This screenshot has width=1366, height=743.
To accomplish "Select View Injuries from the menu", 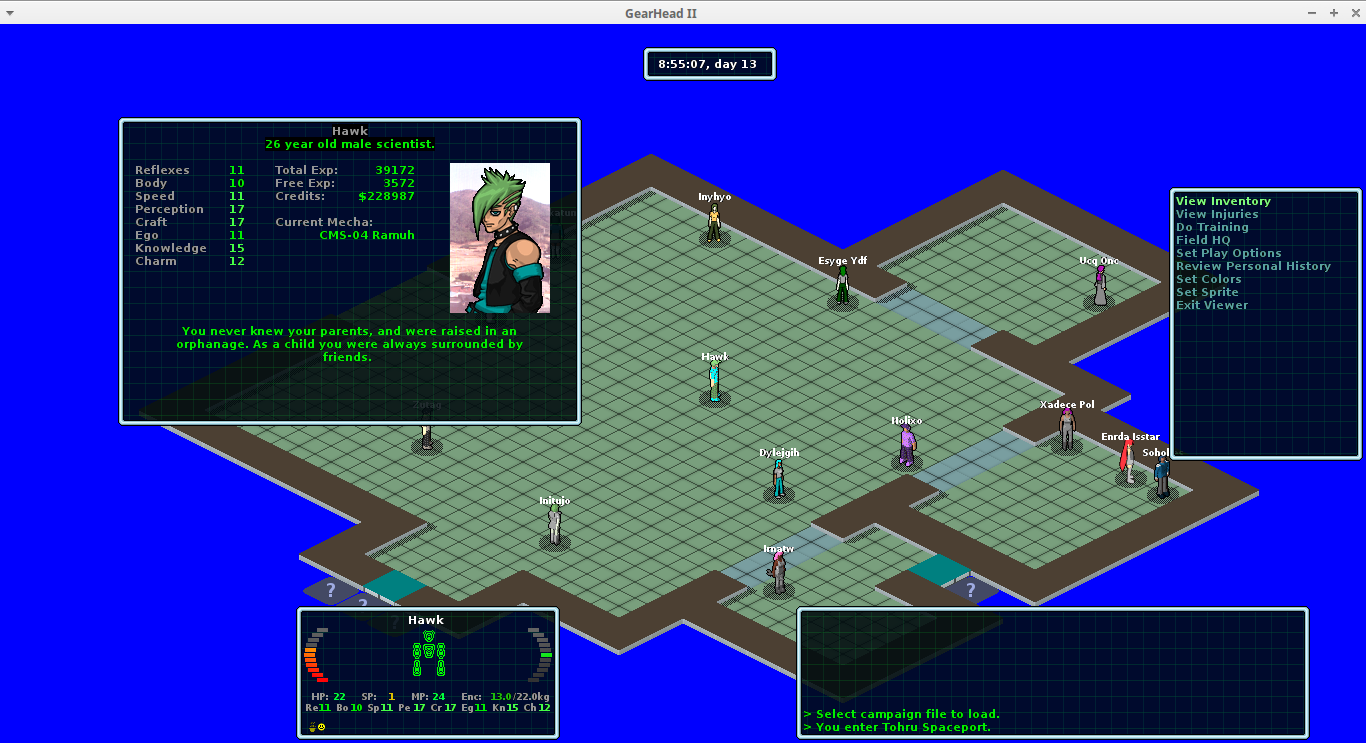I will click(1217, 214).
